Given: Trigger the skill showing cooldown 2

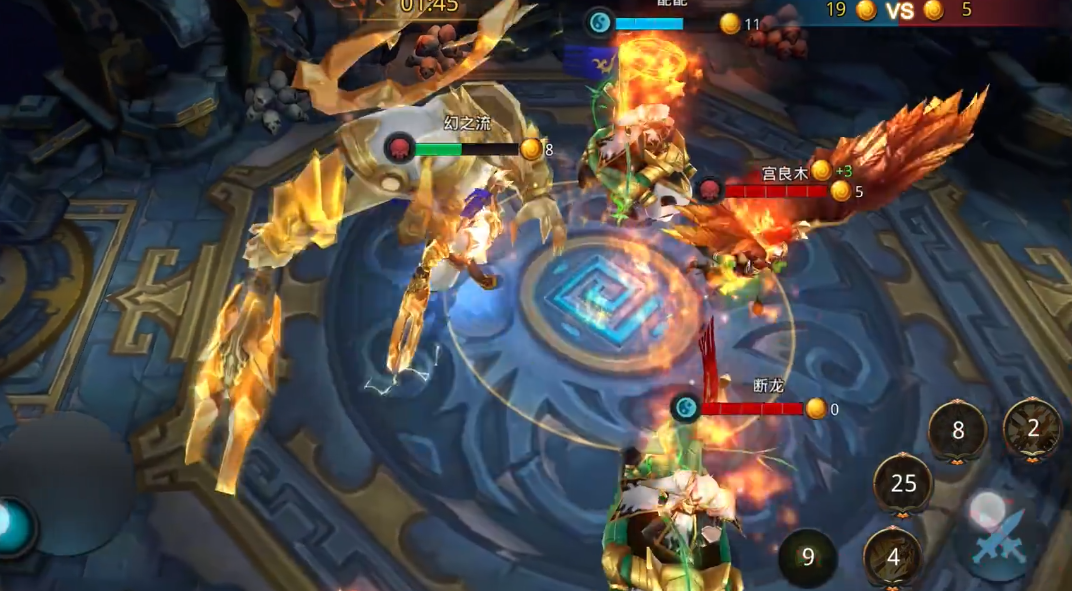Looking at the screenshot, I should (1032, 429).
